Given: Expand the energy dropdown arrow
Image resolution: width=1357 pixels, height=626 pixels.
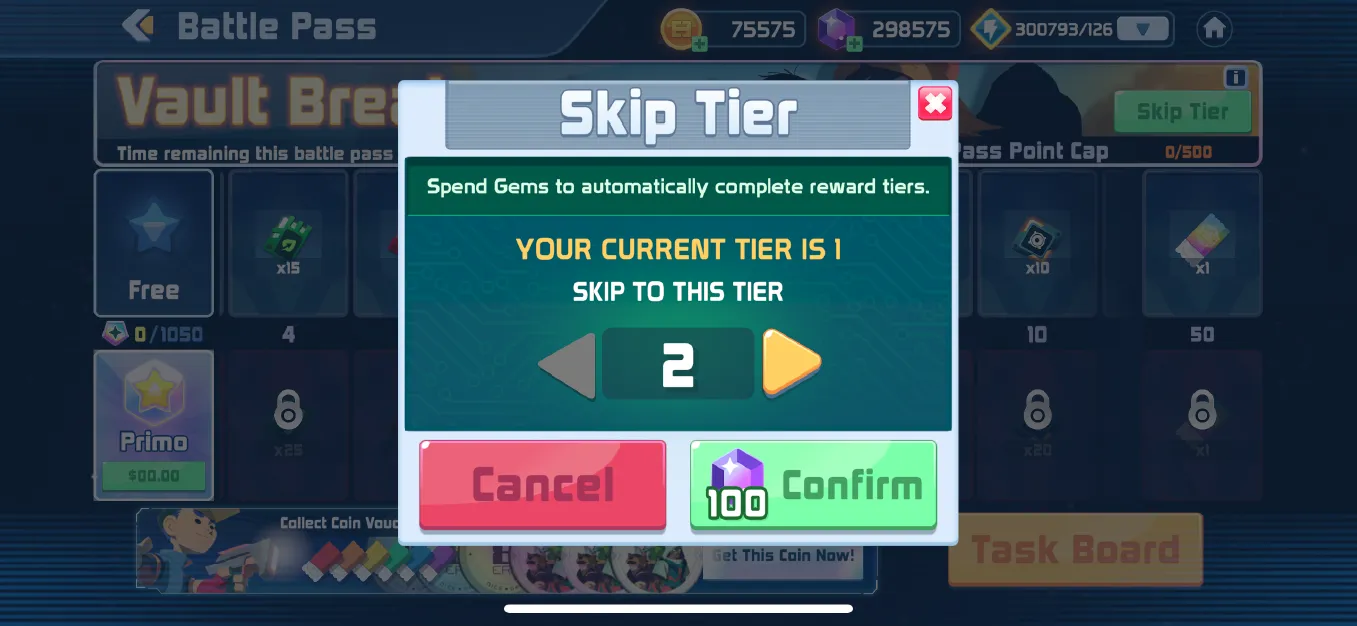Looking at the screenshot, I should pos(1143,29).
